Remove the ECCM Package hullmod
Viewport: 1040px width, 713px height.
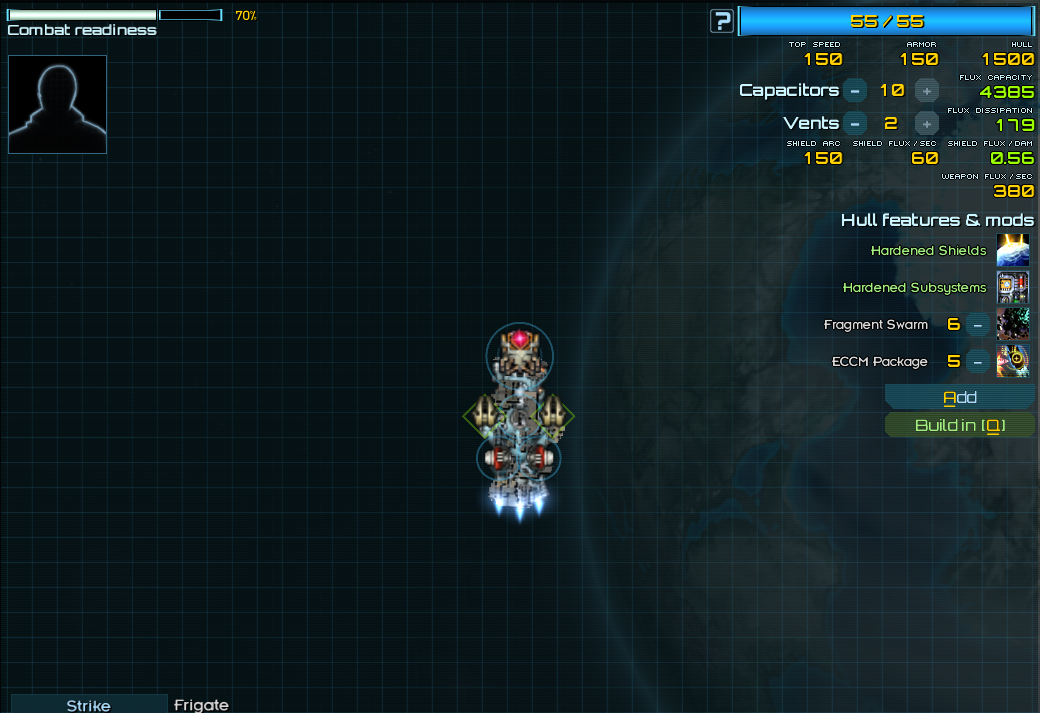click(978, 362)
